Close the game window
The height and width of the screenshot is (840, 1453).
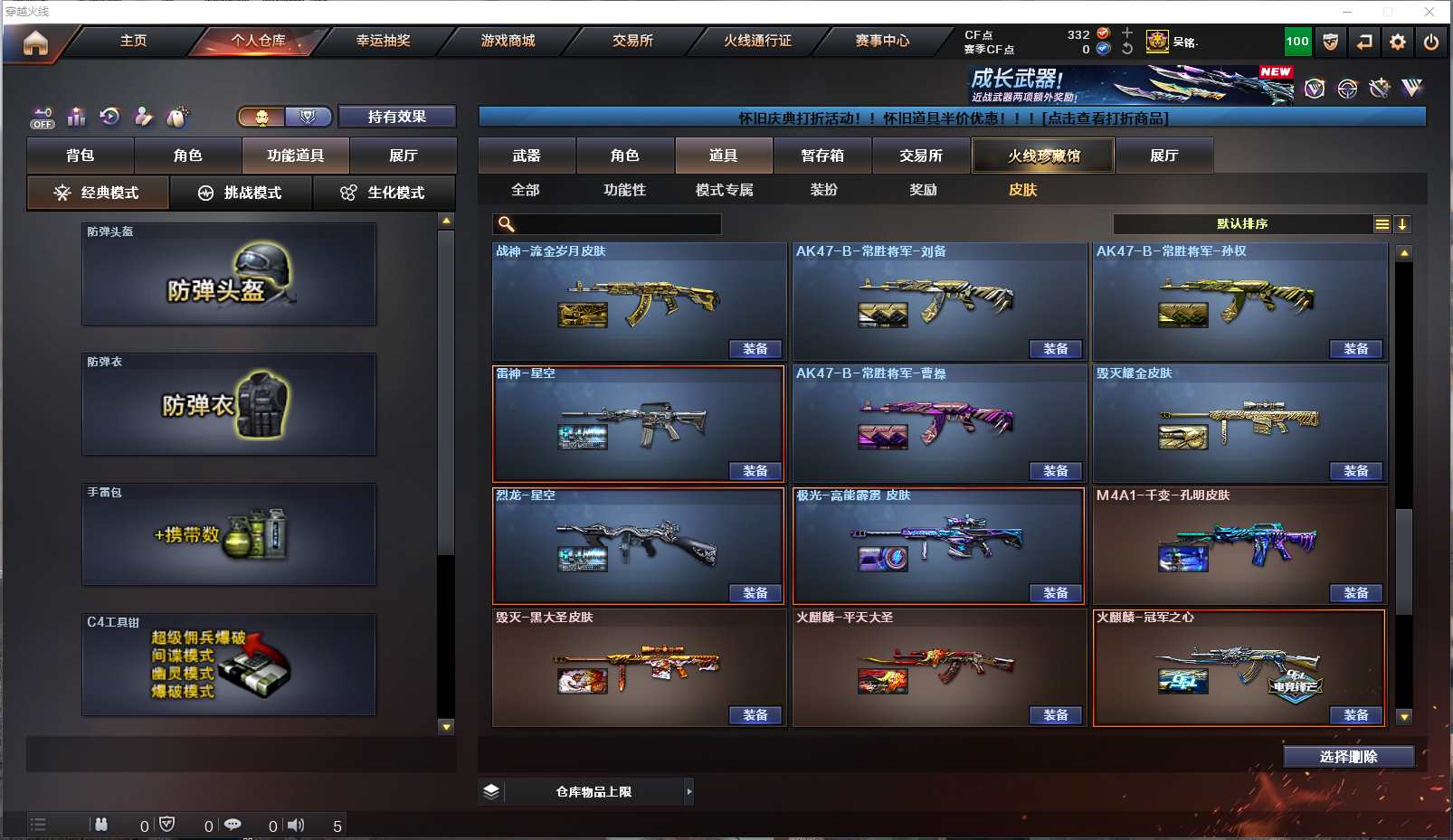tap(1429, 12)
